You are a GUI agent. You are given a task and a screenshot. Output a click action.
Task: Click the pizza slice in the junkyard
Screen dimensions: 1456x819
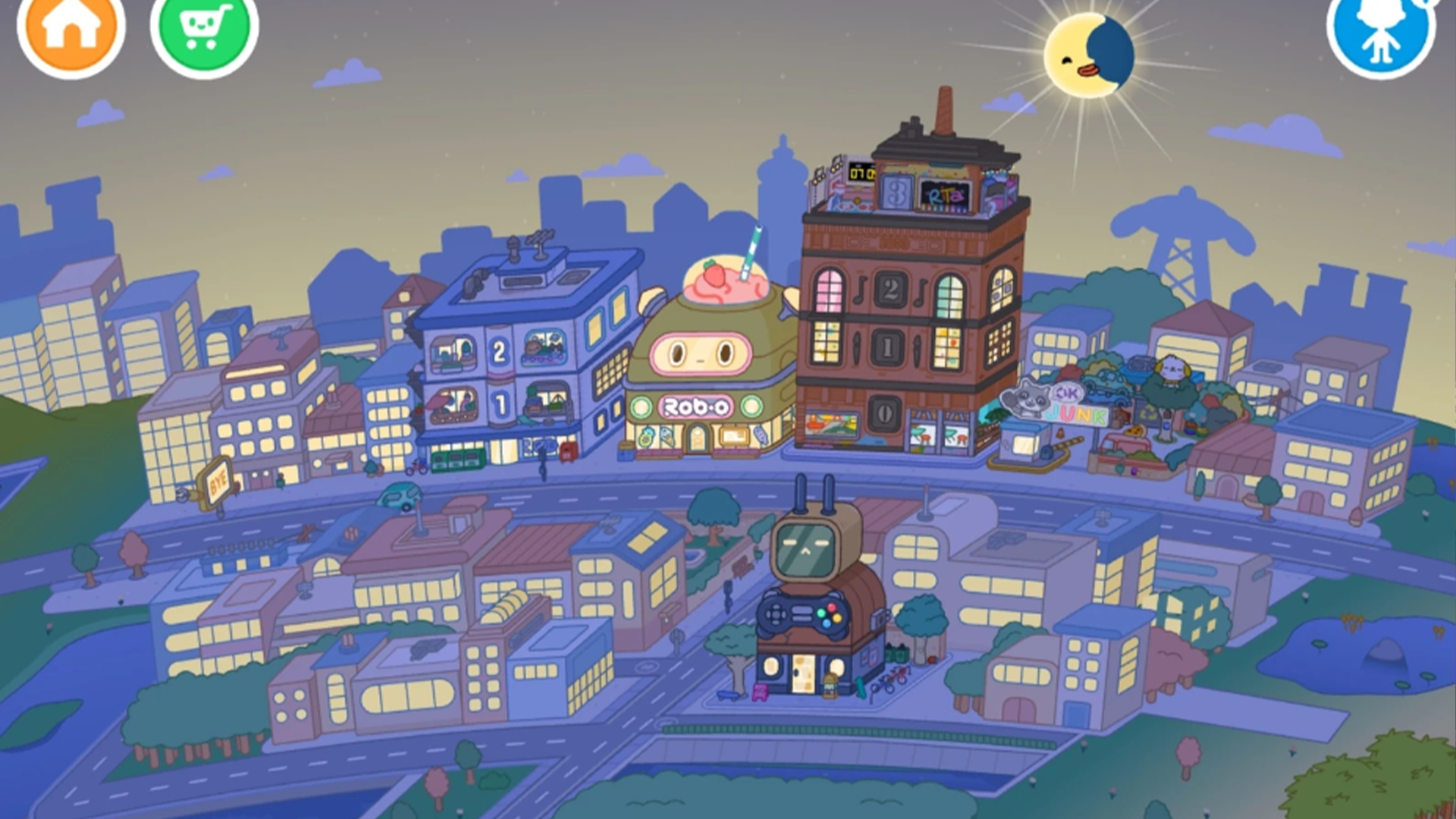[1136, 431]
